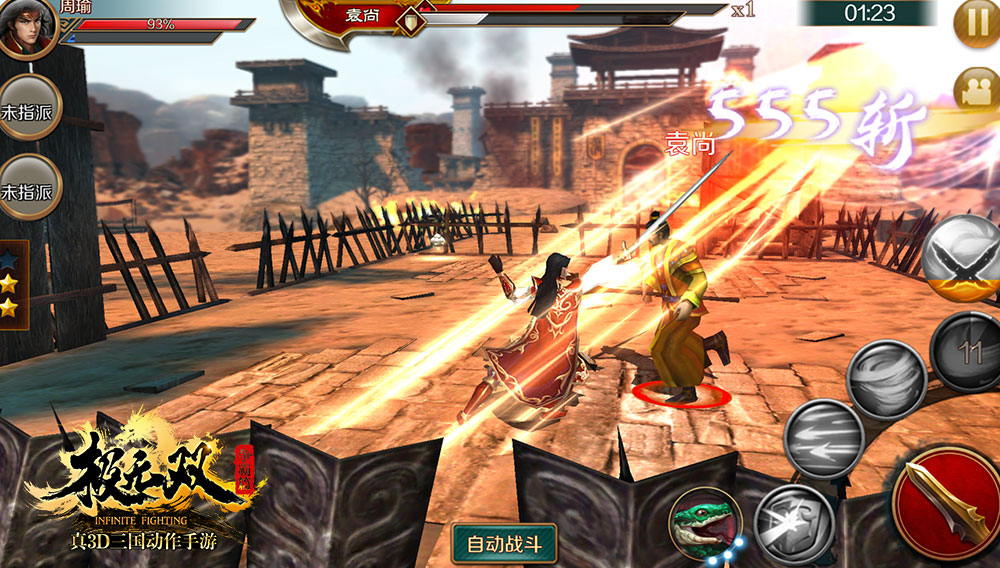The width and height of the screenshot is (1000, 568).
Task: Trigger the triple arrows dash skill
Action: [823, 437]
